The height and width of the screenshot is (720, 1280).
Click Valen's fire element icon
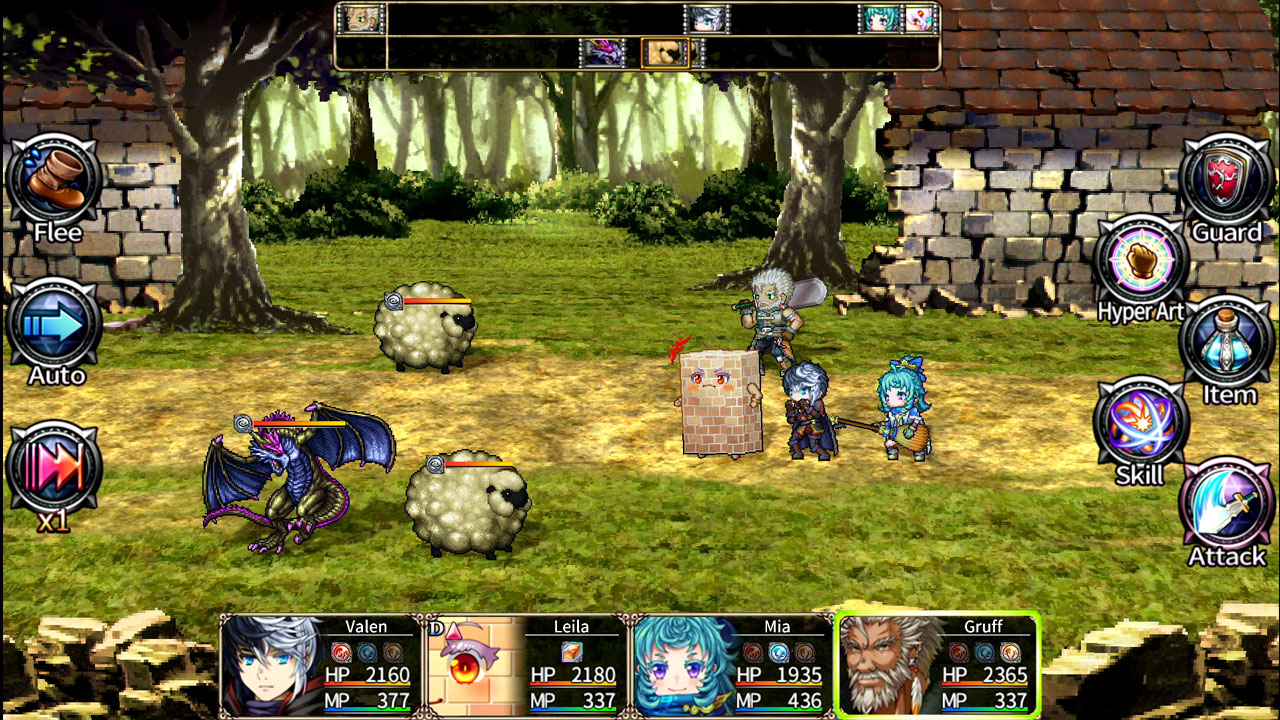(x=343, y=653)
